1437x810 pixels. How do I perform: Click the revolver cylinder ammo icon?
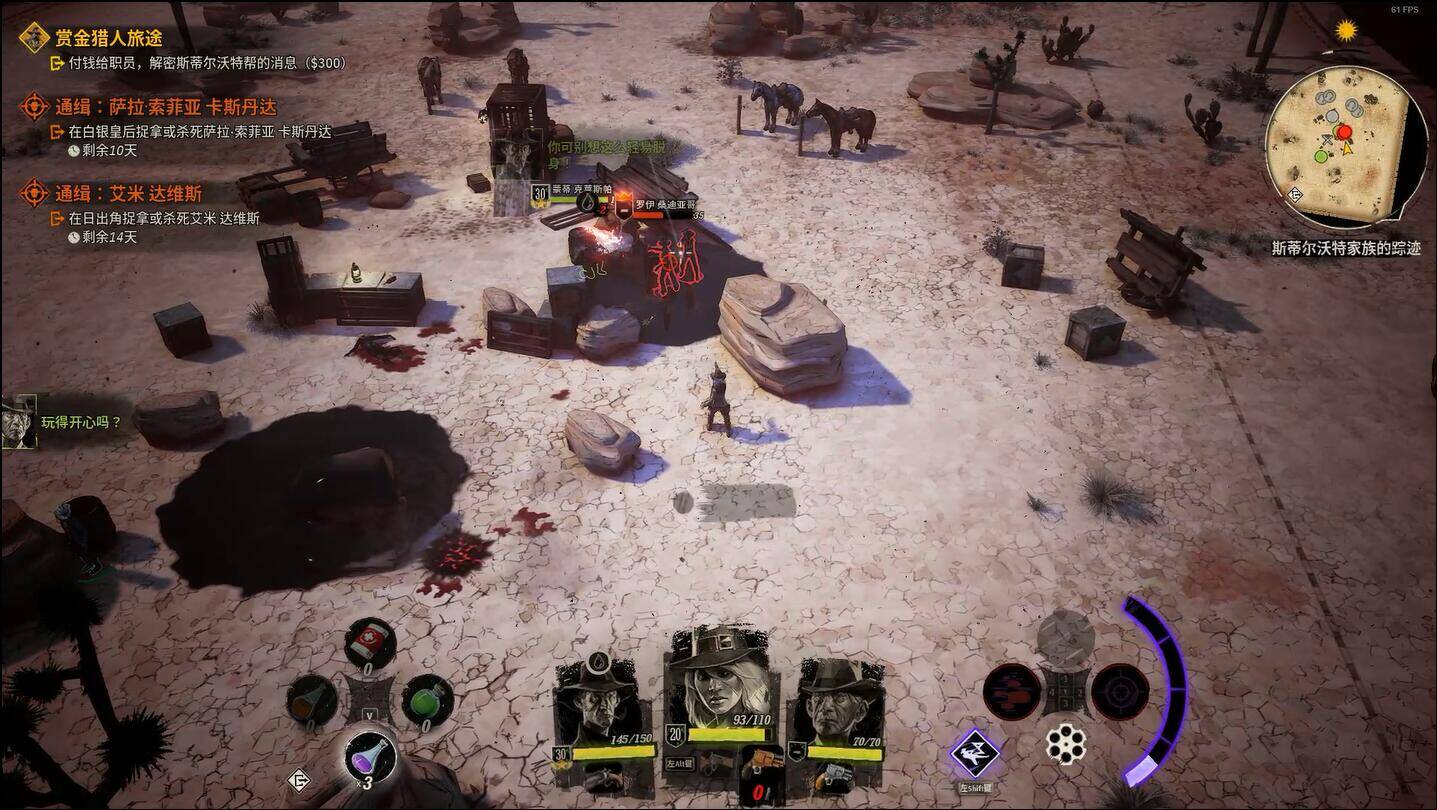pyautogui.click(x=1066, y=745)
